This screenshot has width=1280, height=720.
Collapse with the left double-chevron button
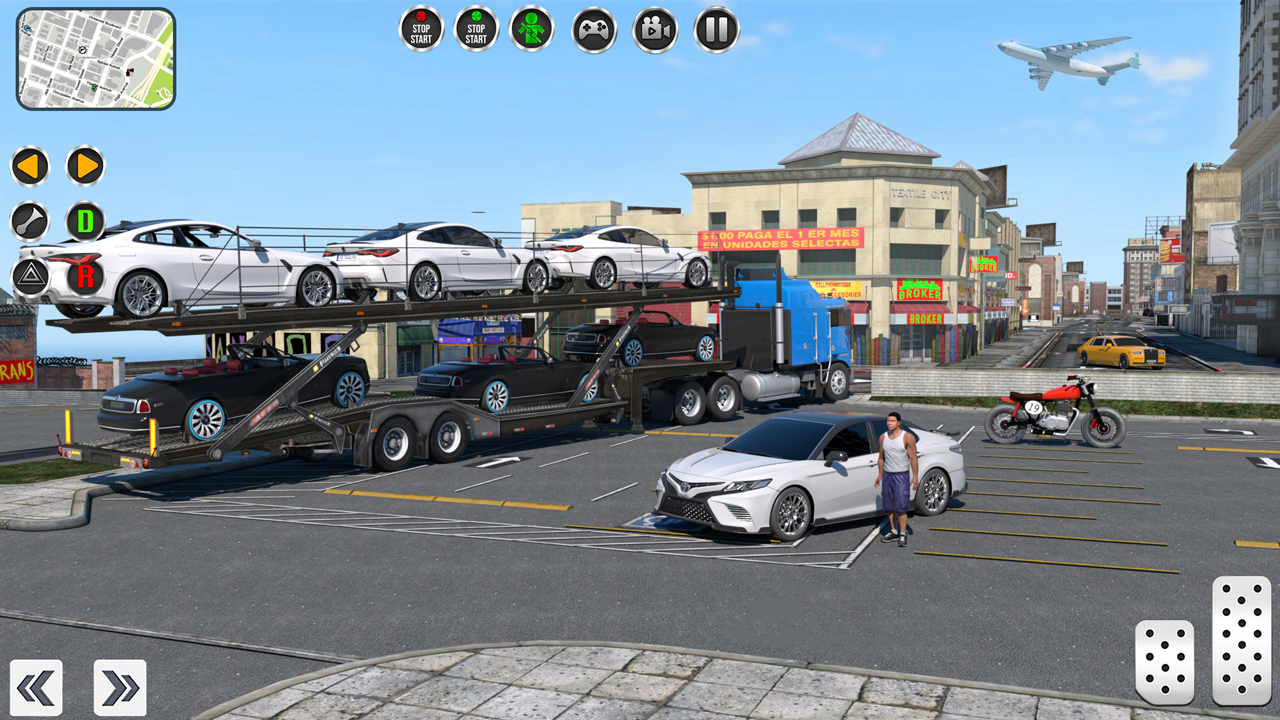click(37, 687)
